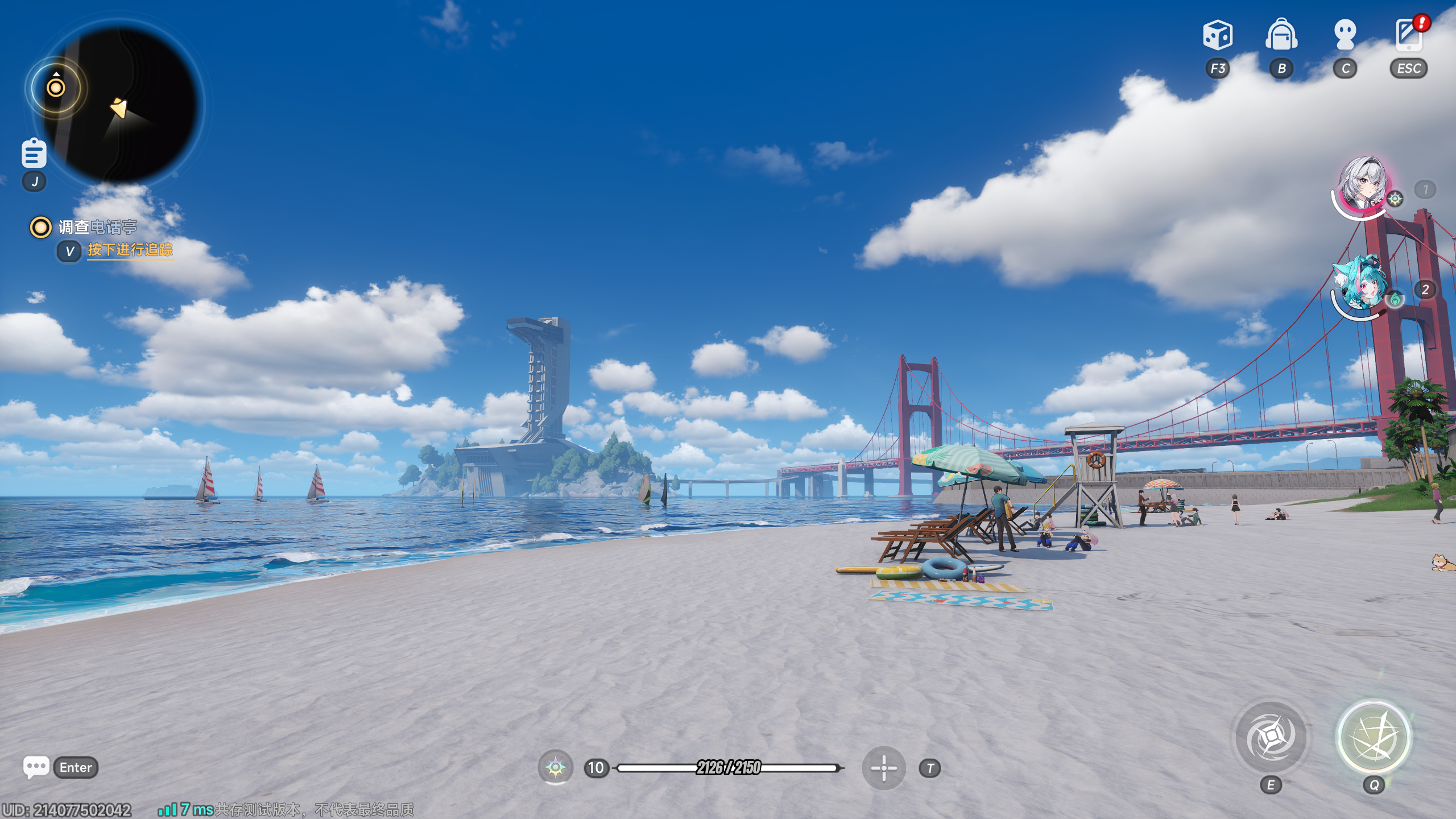
Task: Open the chat speech bubble
Action: 36,767
